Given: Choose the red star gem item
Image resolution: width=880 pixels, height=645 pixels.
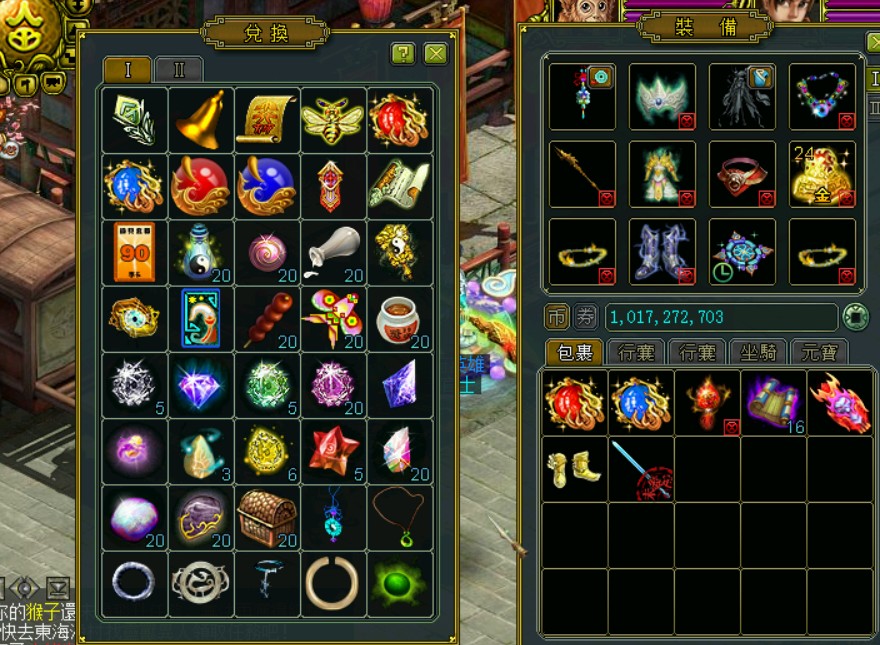Looking at the screenshot, I should click(333, 451).
